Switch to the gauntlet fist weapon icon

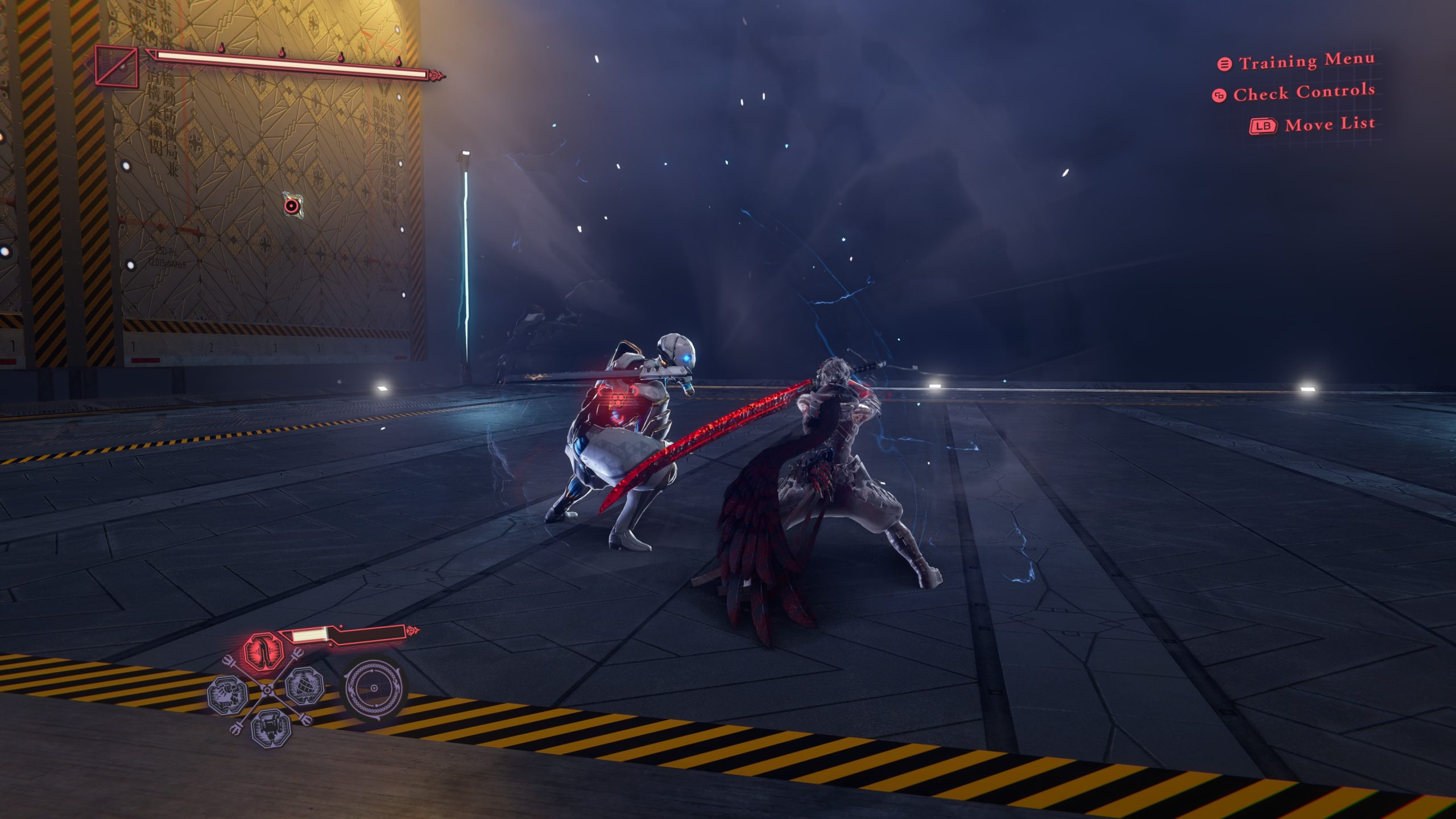pos(227,695)
